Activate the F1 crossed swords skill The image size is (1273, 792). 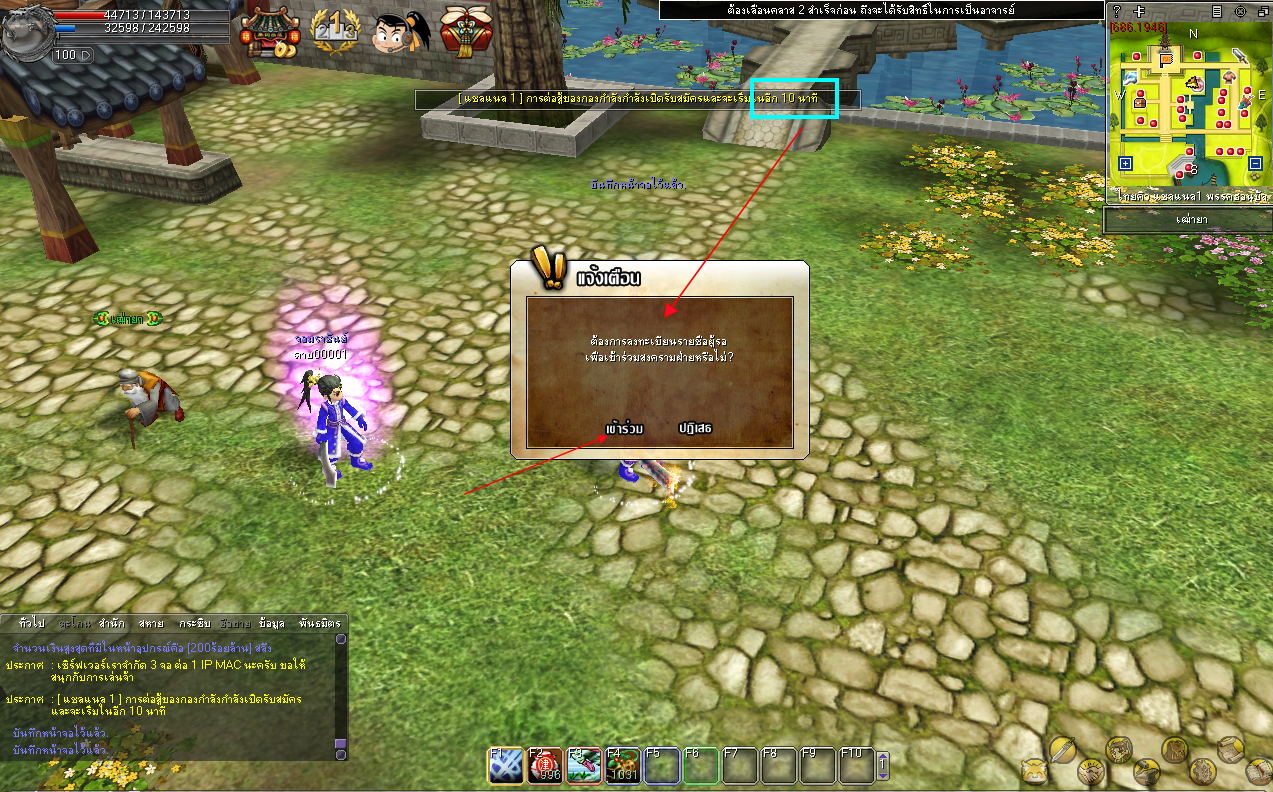click(x=505, y=765)
